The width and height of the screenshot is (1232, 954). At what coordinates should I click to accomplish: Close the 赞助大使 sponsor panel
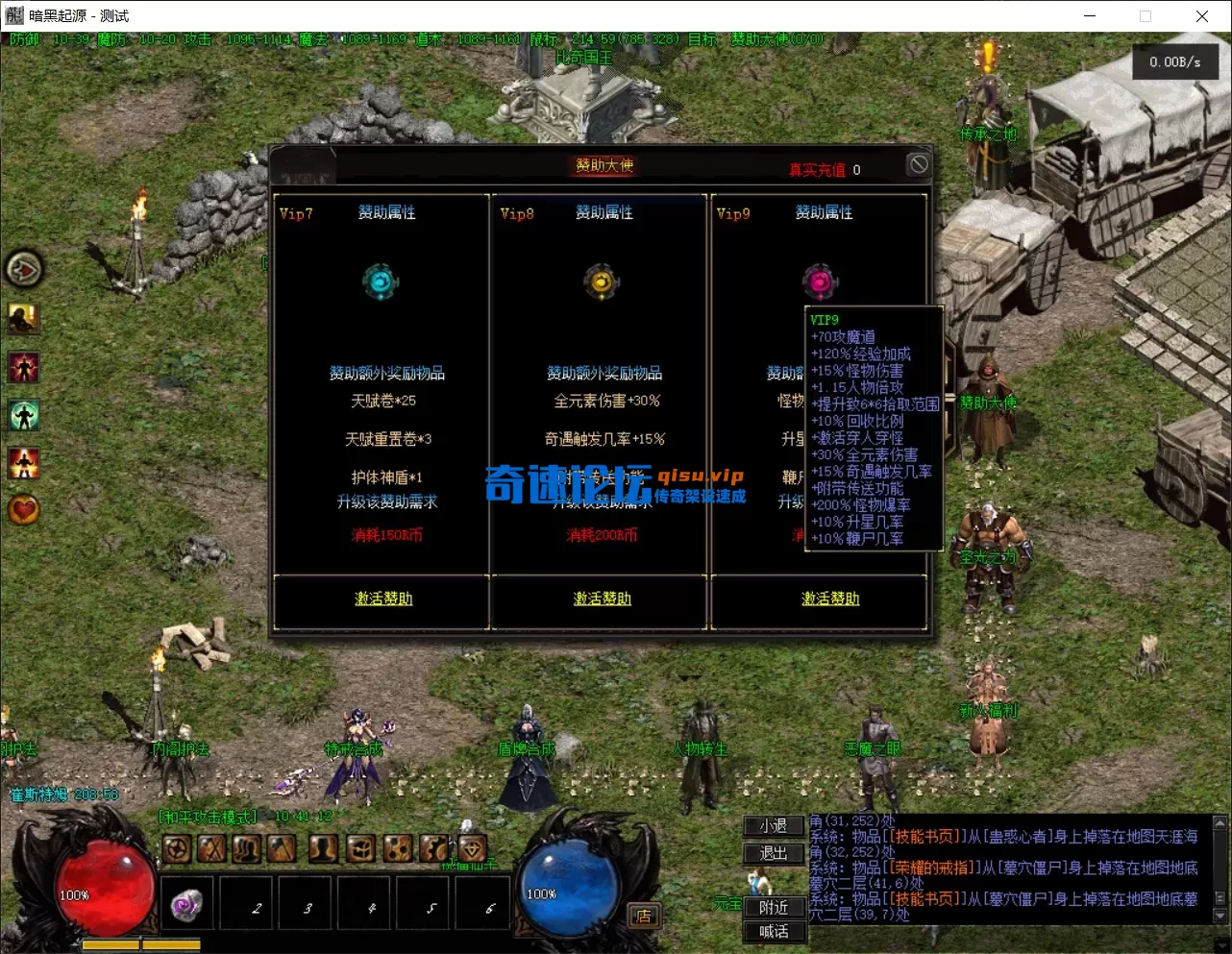point(919,164)
